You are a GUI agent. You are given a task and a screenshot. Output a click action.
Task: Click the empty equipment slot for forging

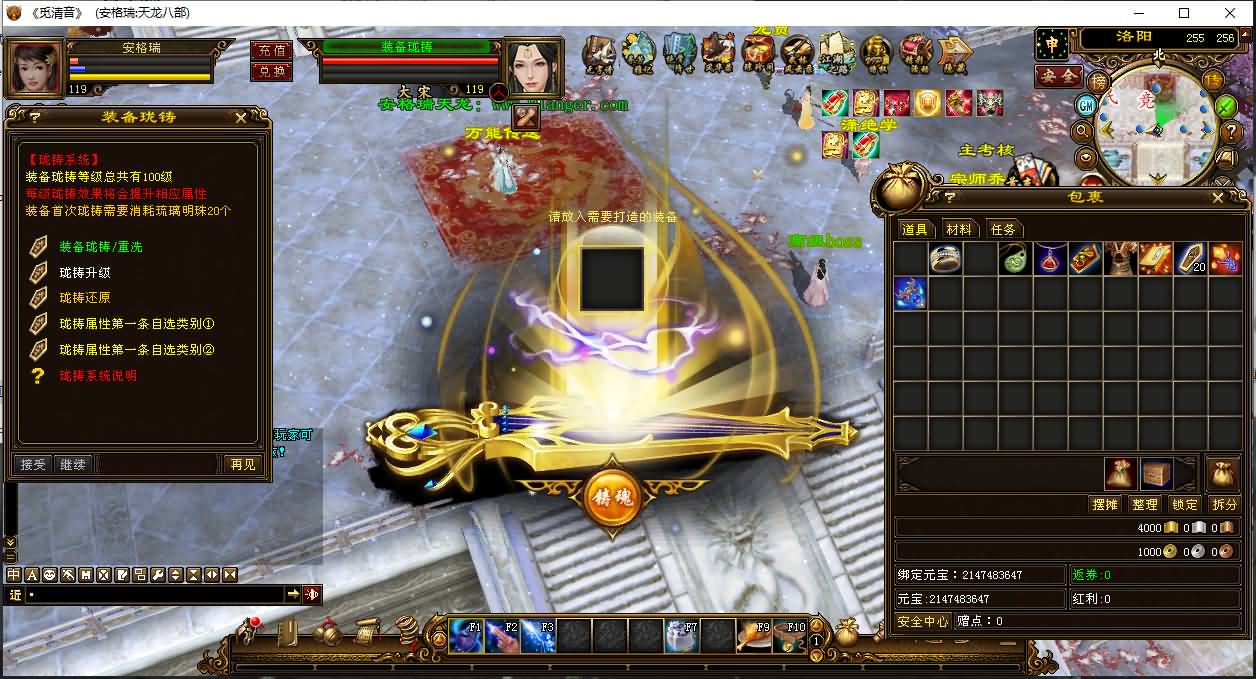612,279
